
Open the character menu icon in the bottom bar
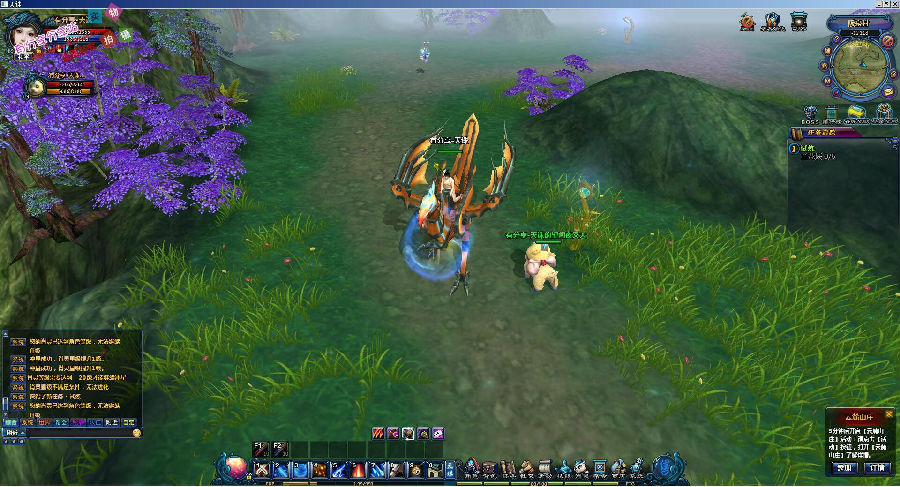click(473, 467)
